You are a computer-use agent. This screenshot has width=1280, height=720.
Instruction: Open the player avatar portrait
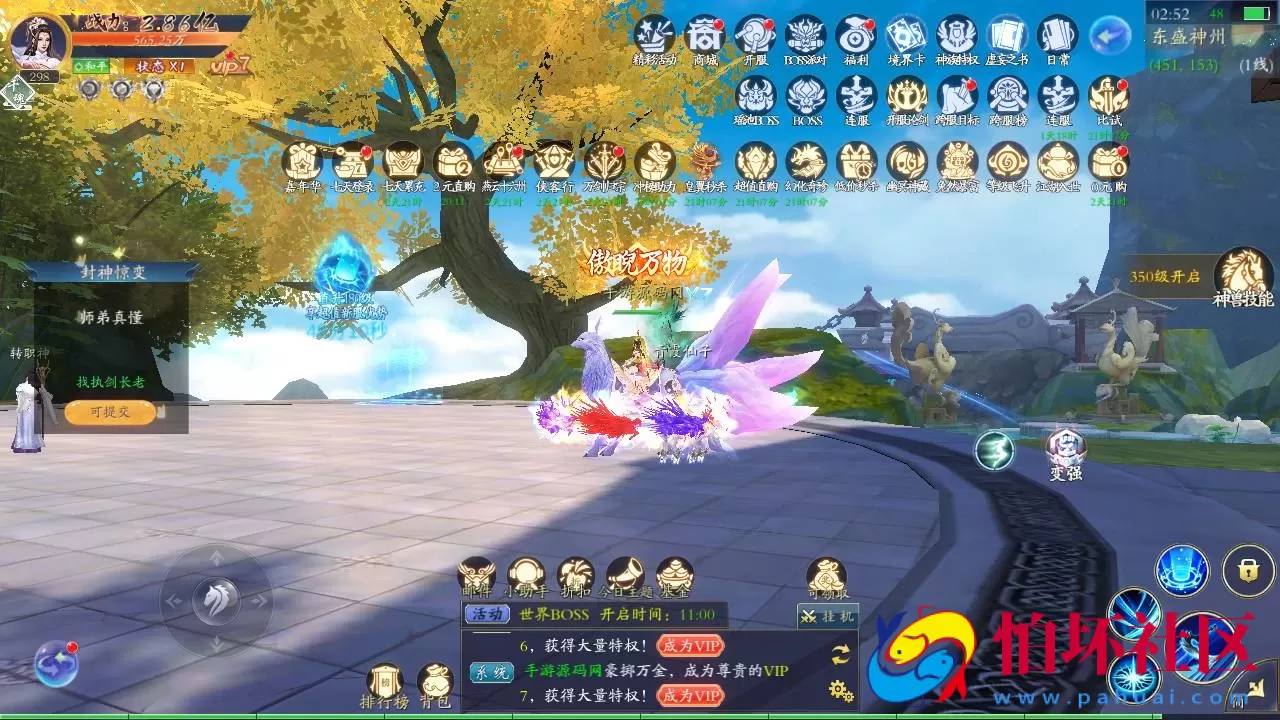39,40
